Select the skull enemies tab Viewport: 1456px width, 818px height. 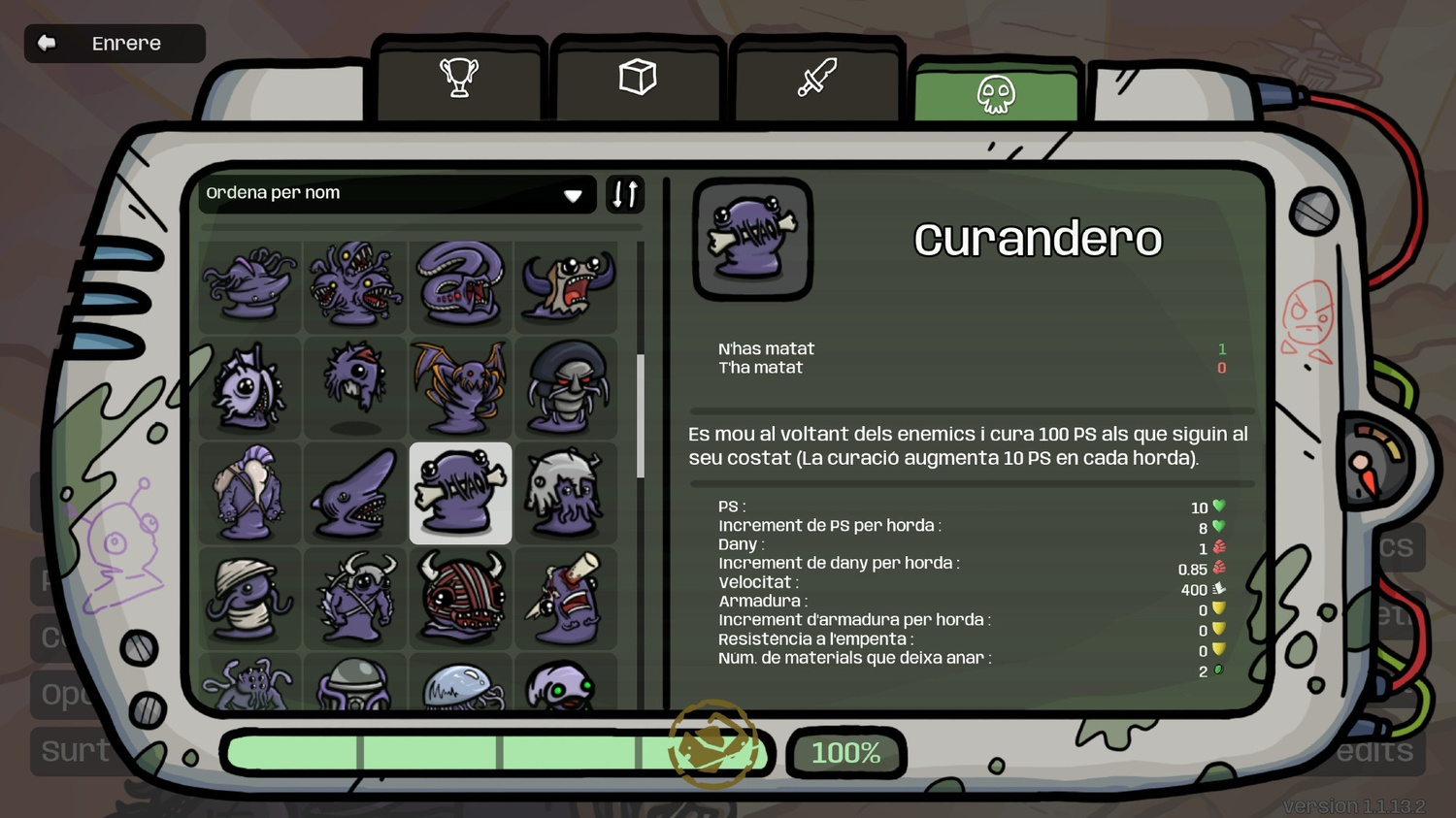coord(996,93)
